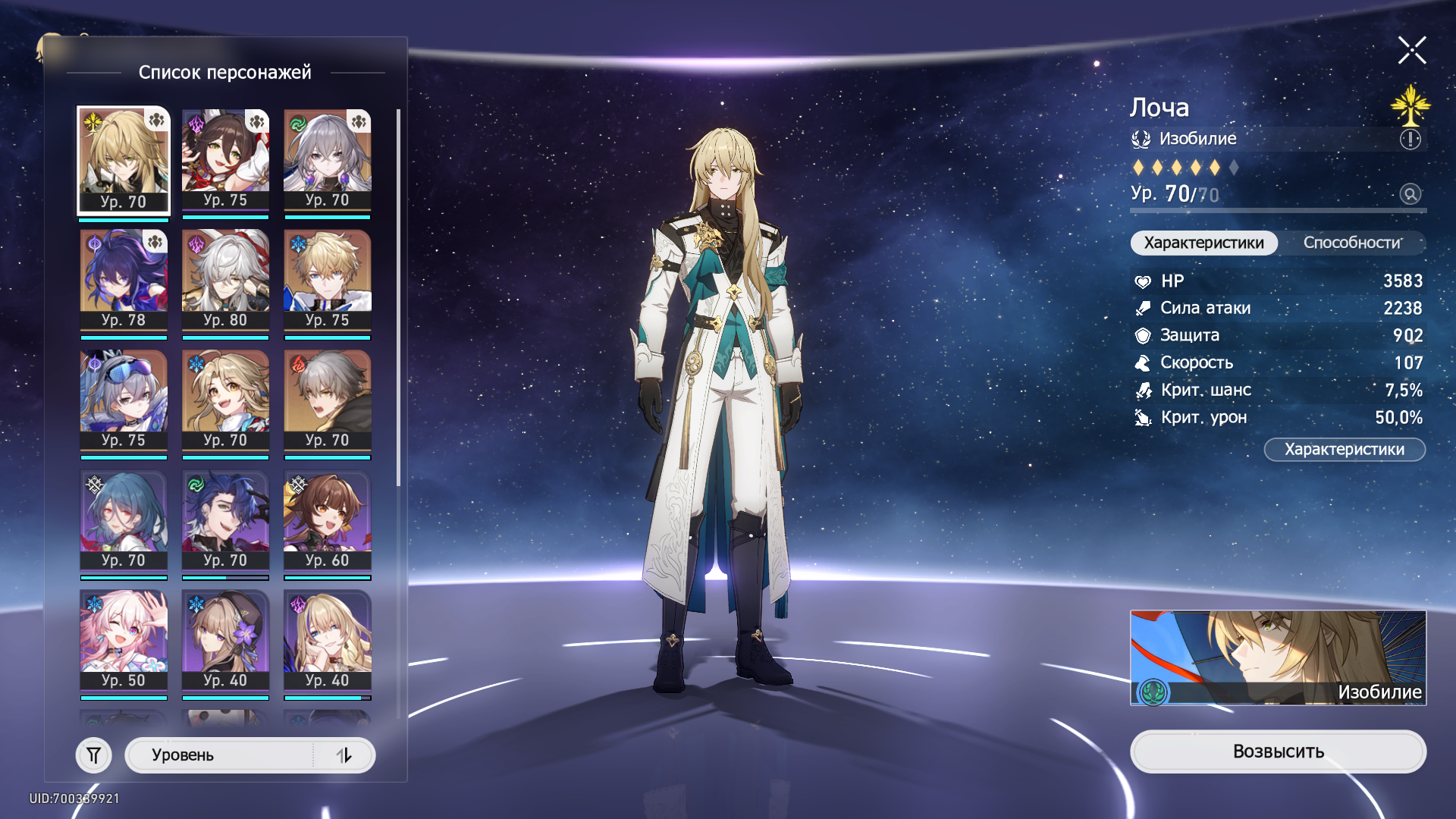Screen dimensions: 1456x819
Task: Switch to the Способности tab
Action: pyautogui.click(x=1352, y=243)
